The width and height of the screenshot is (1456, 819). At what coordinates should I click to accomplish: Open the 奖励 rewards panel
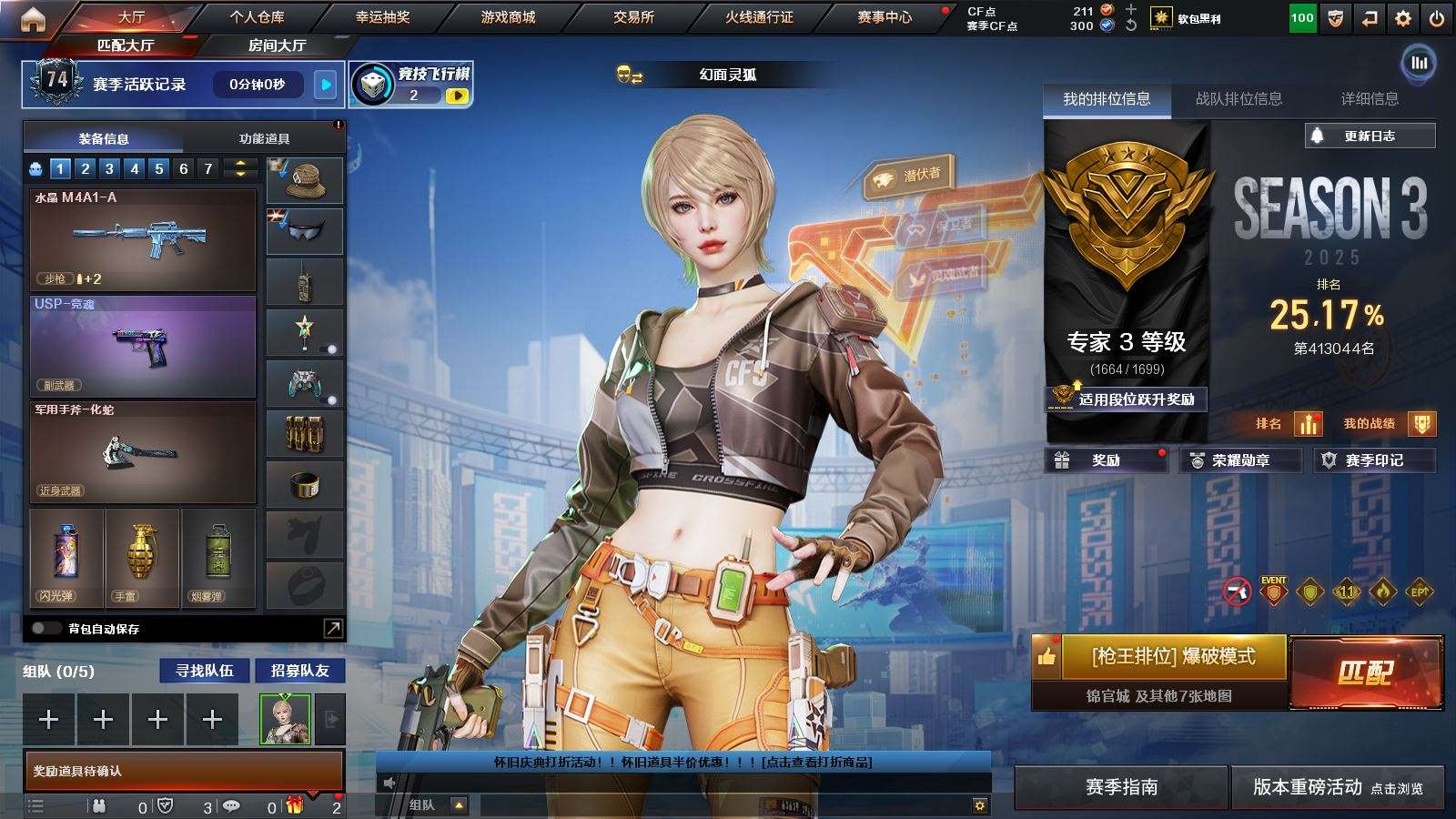[1106, 460]
